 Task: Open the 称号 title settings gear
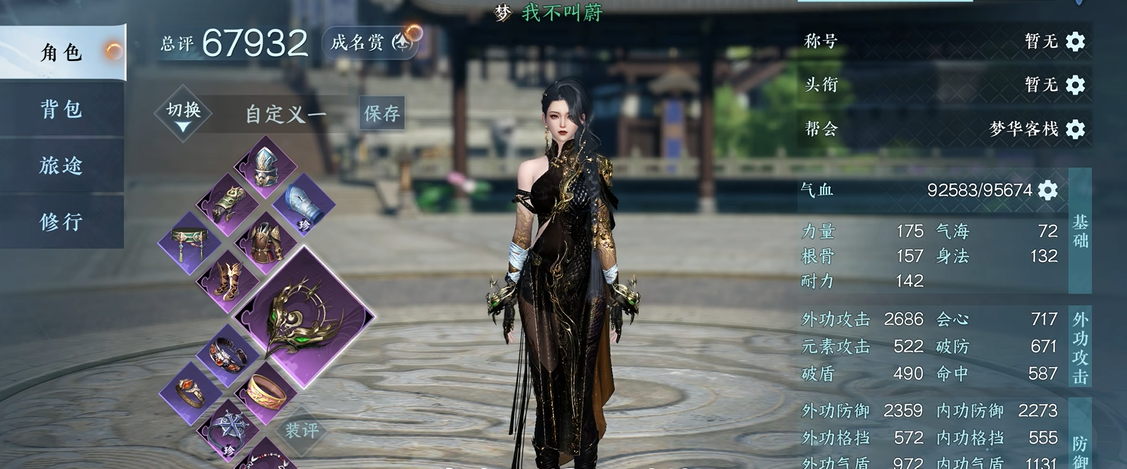[1075, 42]
